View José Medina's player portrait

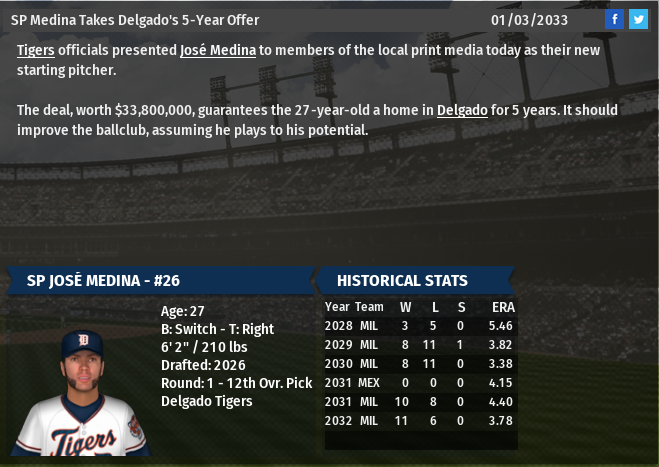click(81, 392)
